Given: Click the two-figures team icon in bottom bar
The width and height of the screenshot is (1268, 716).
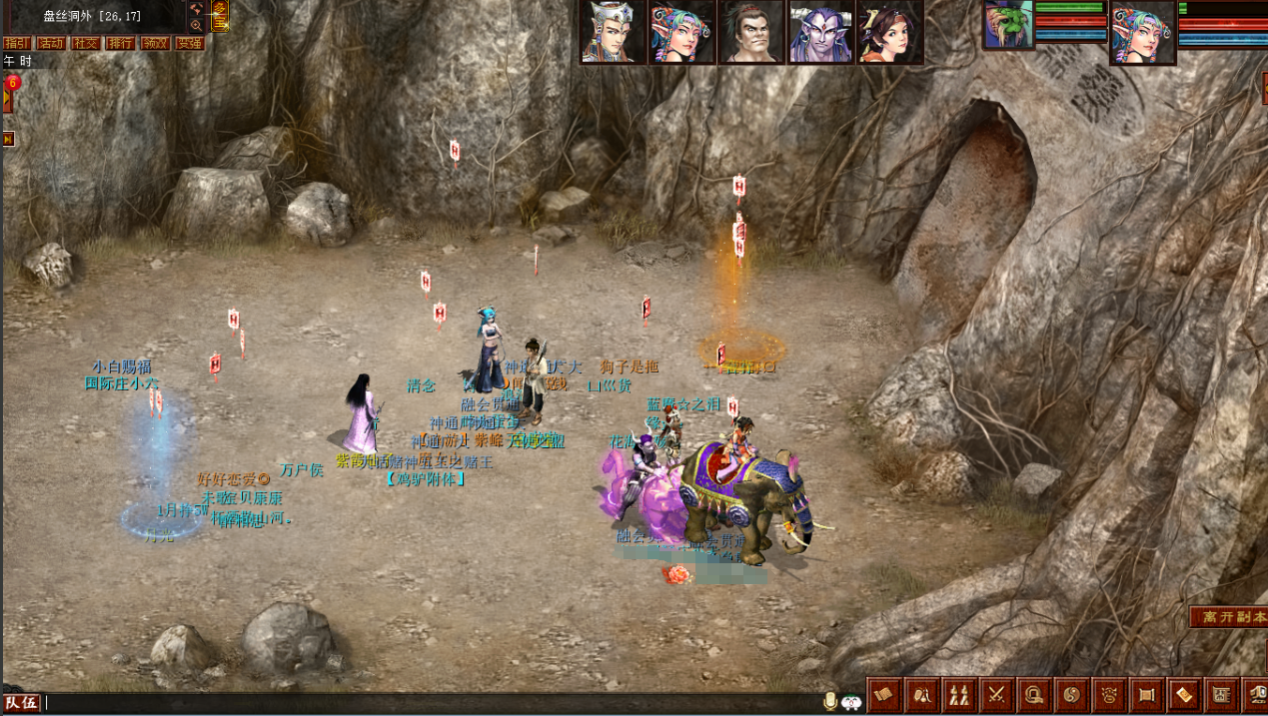Looking at the screenshot, I should pos(959,693).
